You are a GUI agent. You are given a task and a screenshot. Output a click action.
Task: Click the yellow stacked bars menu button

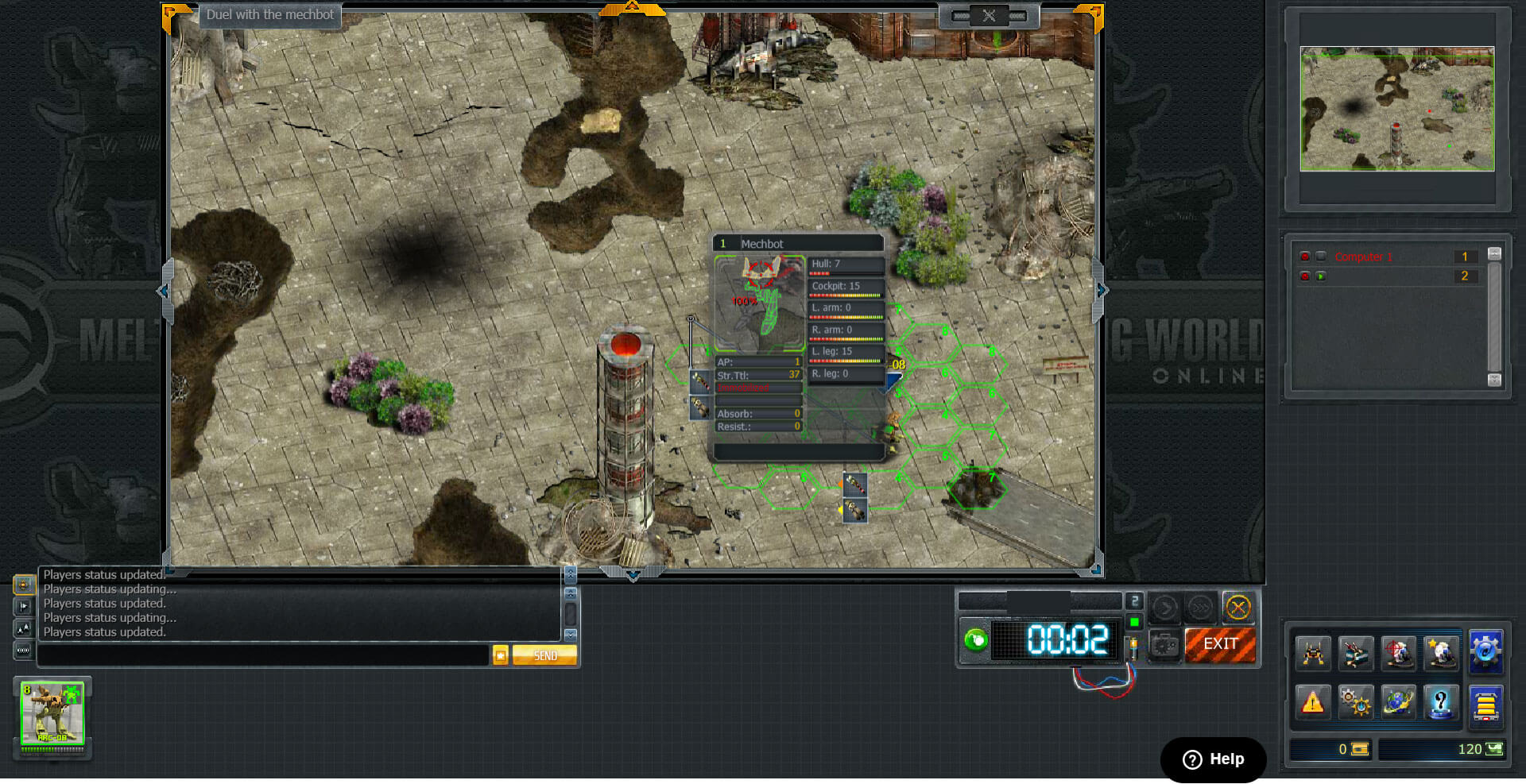coord(1485,704)
